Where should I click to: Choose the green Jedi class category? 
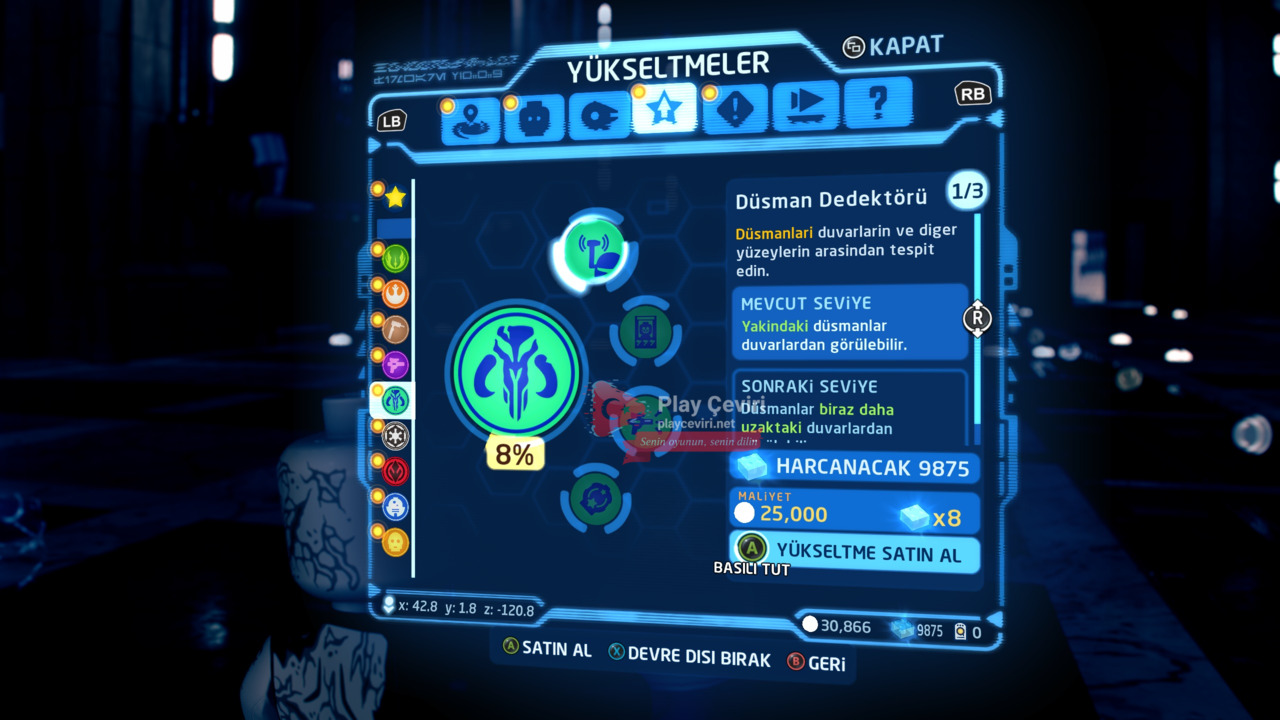[x=395, y=260]
